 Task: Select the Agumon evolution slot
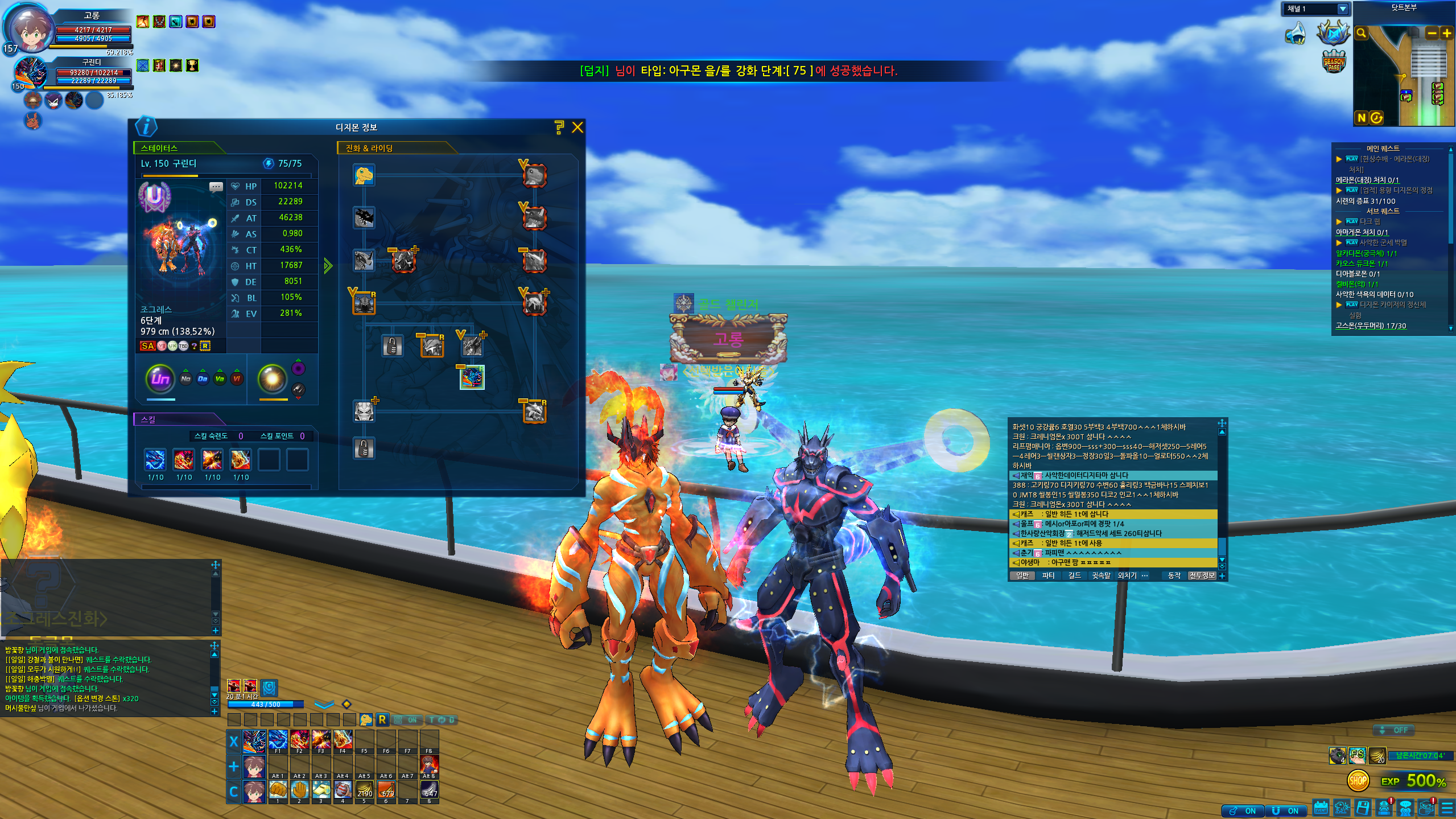pyautogui.click(x=364, y=175)
